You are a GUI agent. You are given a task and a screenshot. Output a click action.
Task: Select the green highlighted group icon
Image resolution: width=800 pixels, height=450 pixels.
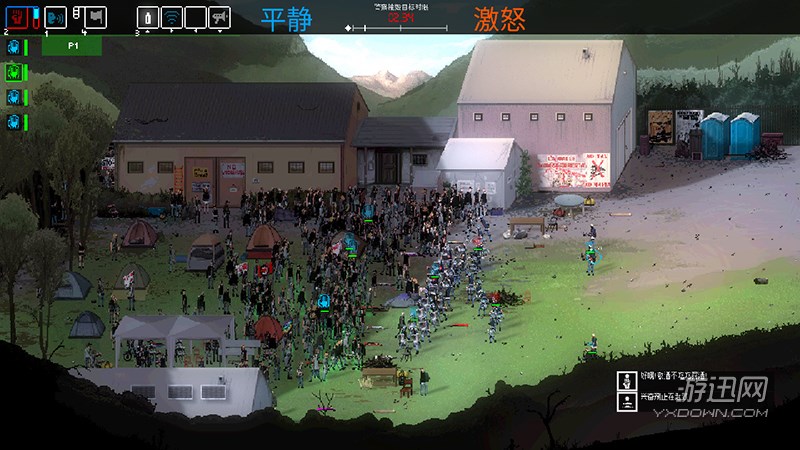click(14, 71)
